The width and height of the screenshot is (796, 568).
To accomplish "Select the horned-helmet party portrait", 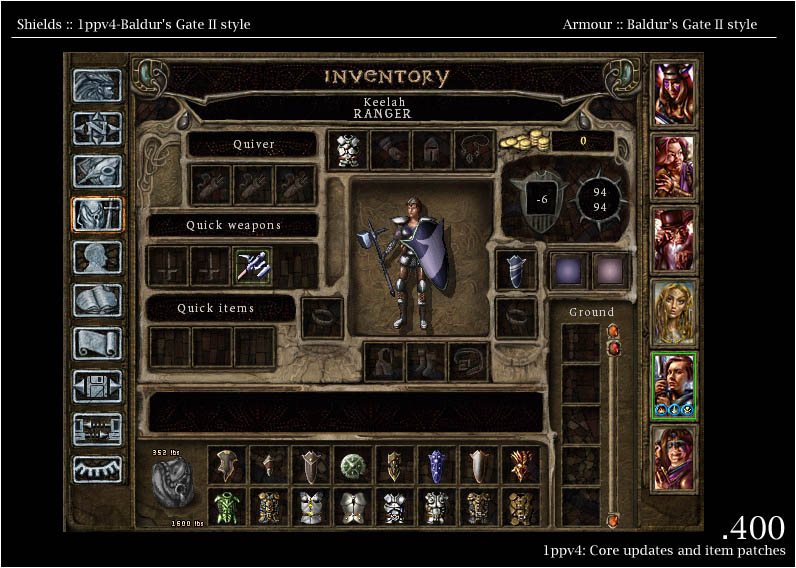I will tap(674, 94).
